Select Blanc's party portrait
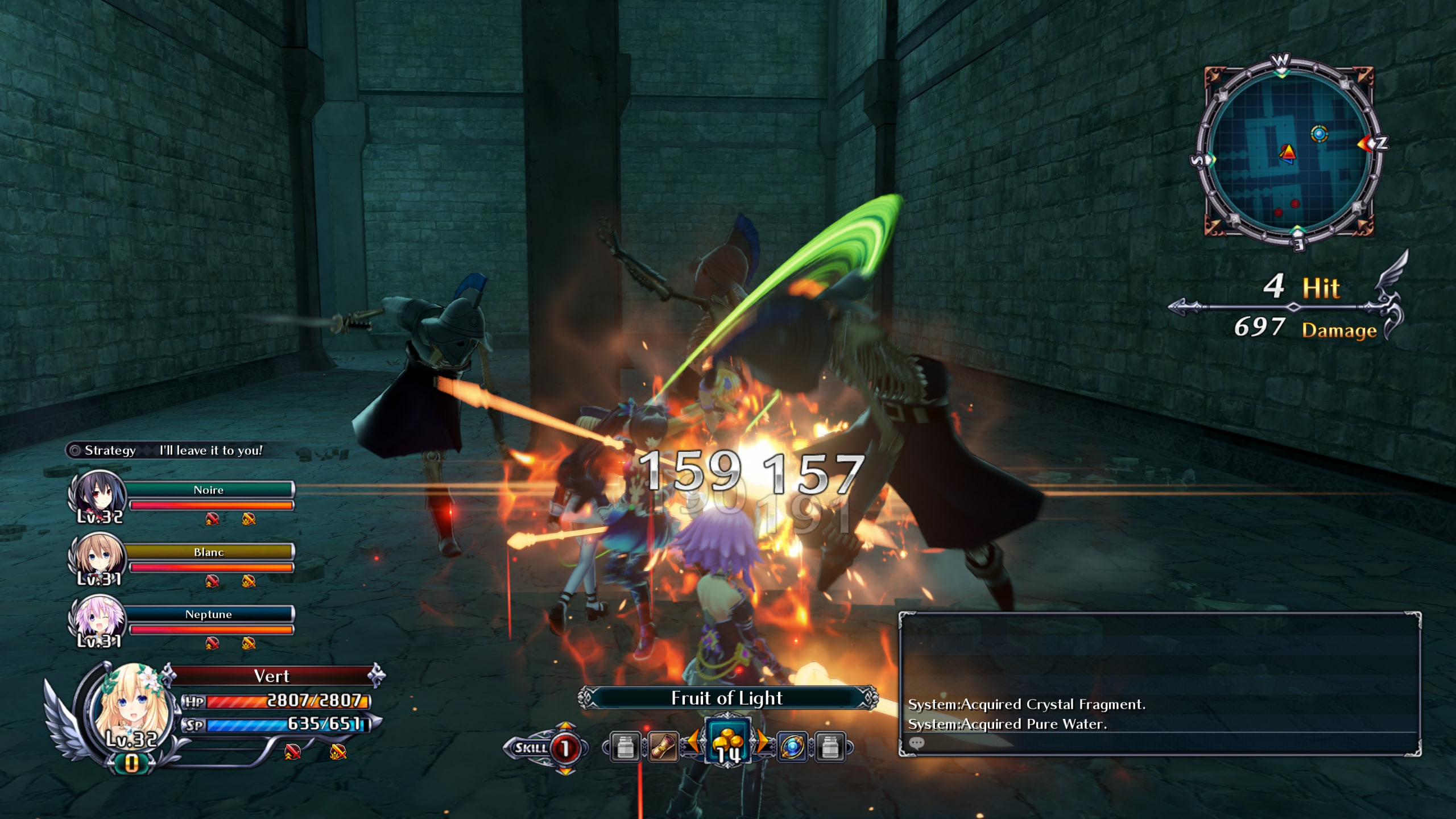 pyautogui.click(x=99, y=556)
